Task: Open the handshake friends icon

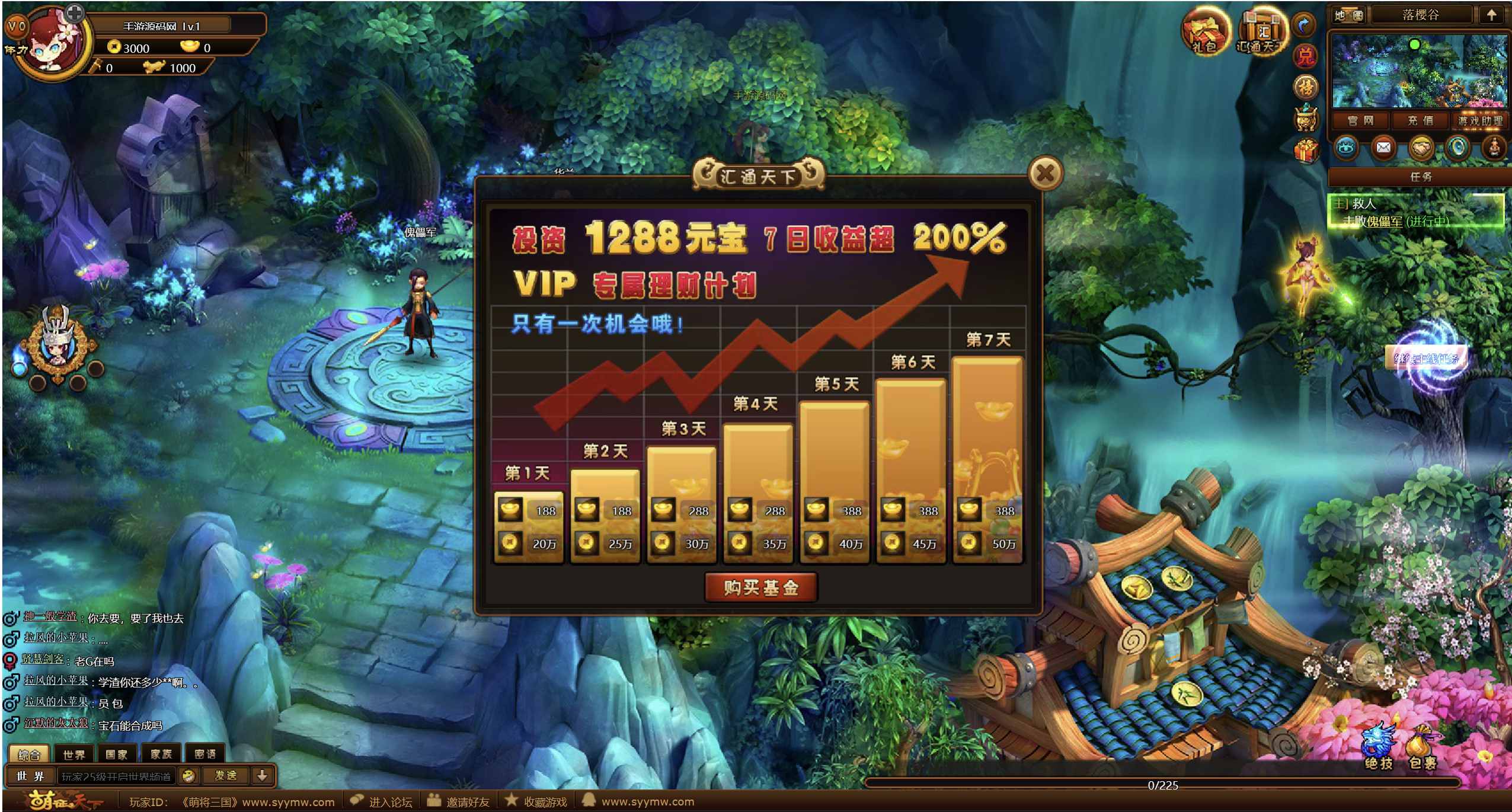Action: 1421,148
